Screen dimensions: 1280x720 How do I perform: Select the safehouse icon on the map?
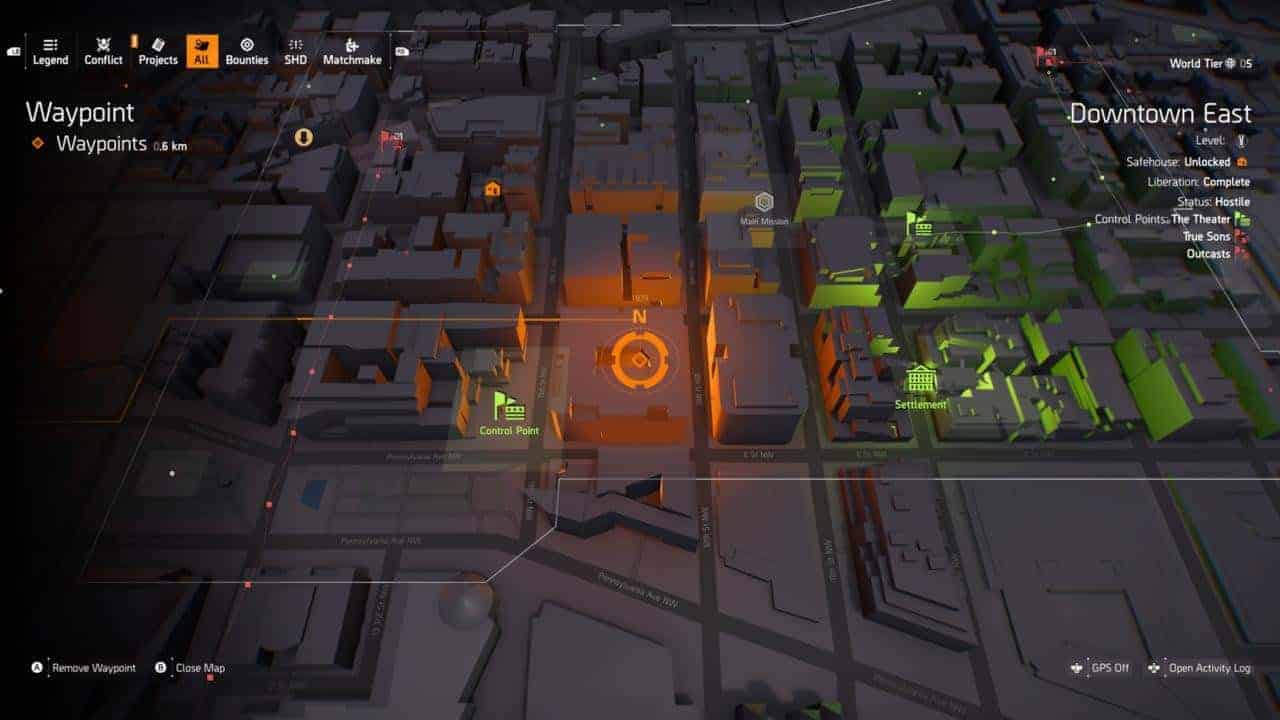pyautogui.click(x=491, y=186)
